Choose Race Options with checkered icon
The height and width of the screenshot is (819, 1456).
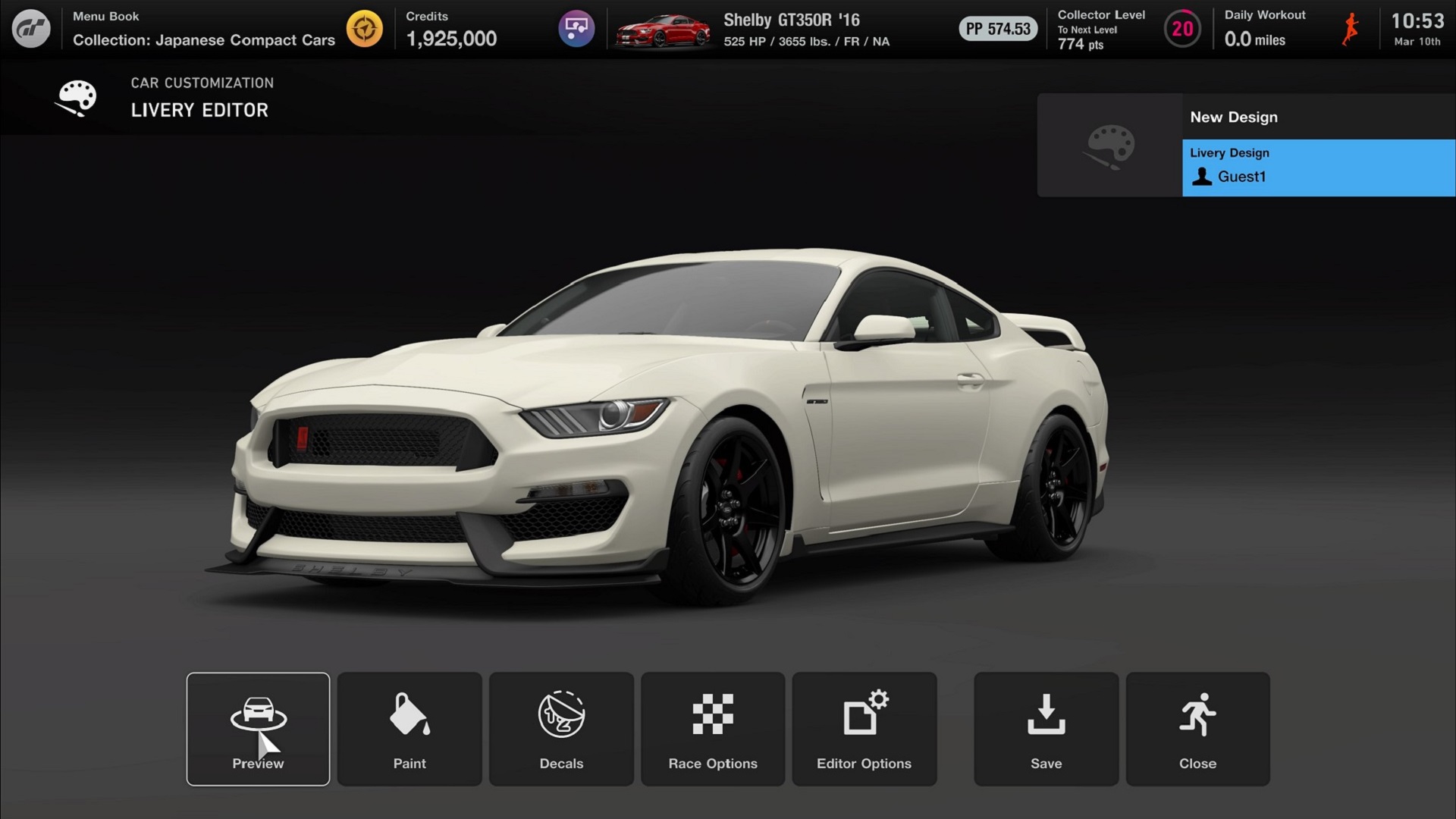point(713,729)
